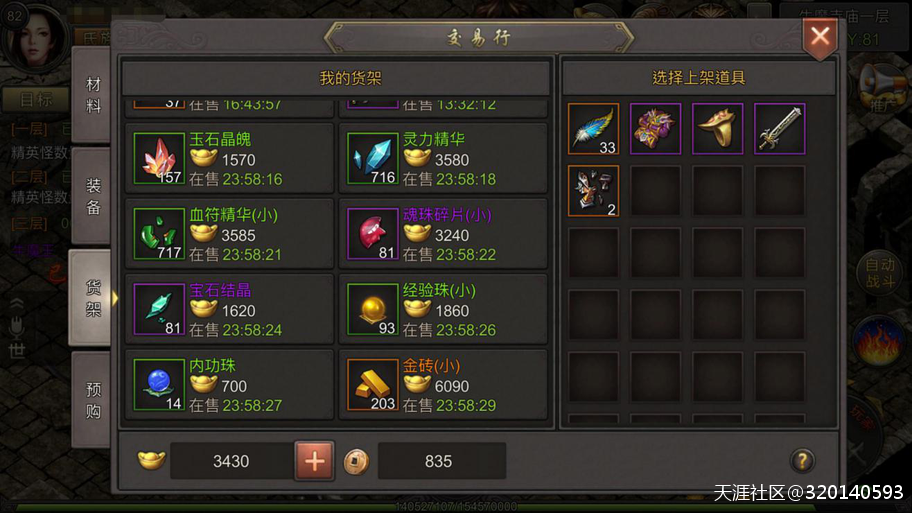Select the sword item slot
The width and height of the screenshot is (912, 513).
(x=780, y=129)
